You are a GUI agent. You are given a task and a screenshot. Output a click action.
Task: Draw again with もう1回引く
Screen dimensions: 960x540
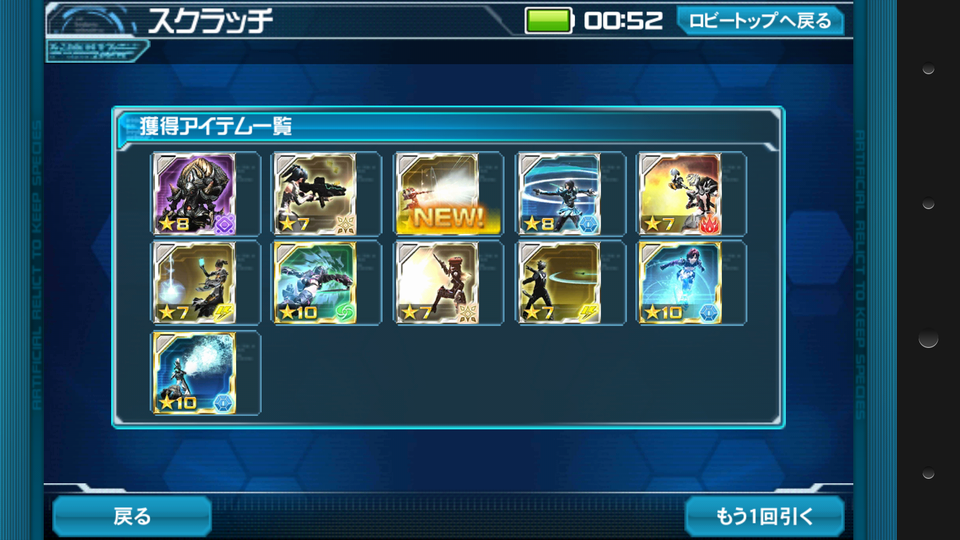coord(765,516)
